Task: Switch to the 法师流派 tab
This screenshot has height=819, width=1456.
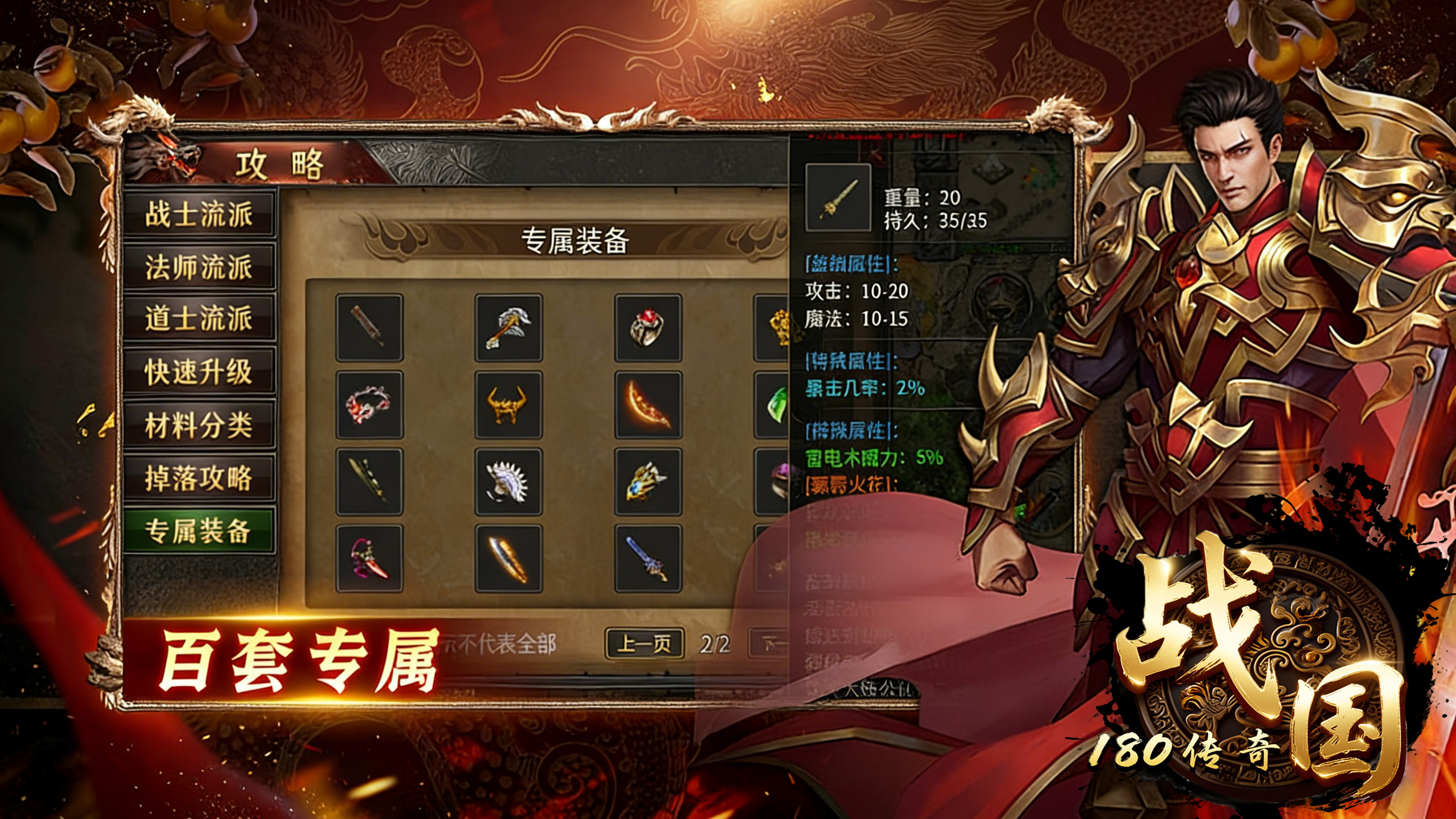Action: 199,267
